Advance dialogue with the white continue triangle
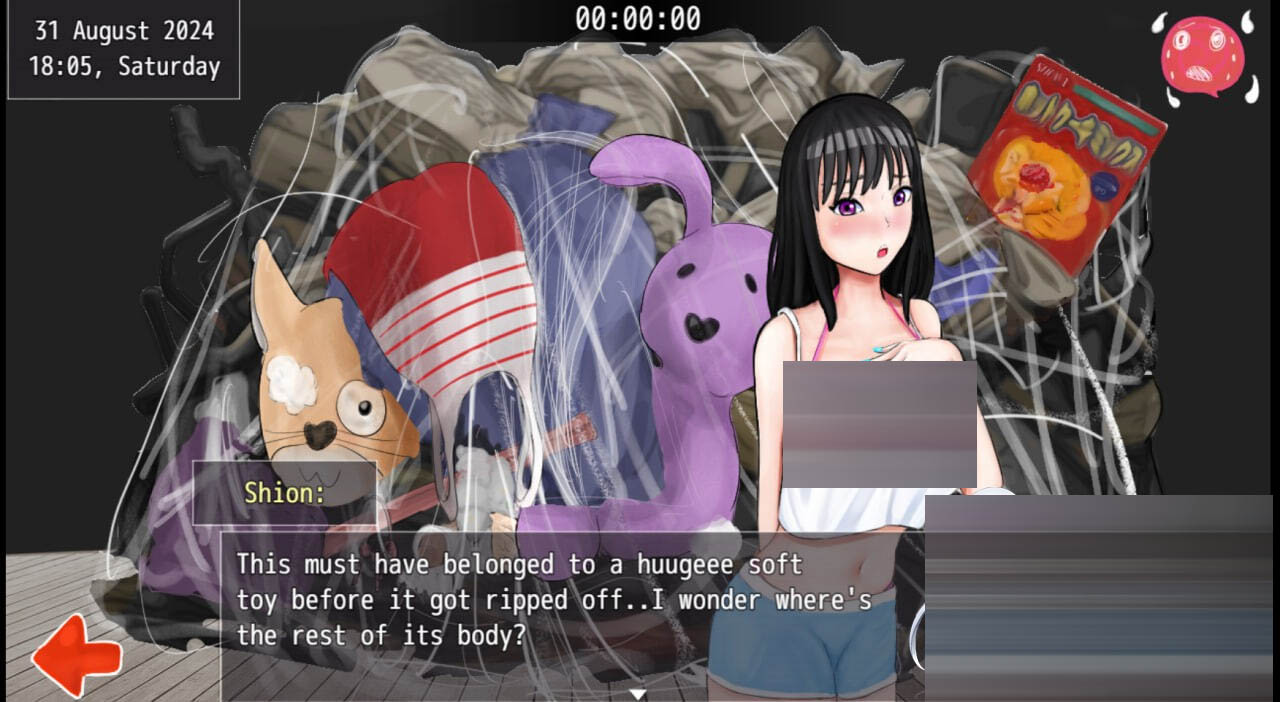This screenshot has height=702, width=1280. (x=637, y=693)
